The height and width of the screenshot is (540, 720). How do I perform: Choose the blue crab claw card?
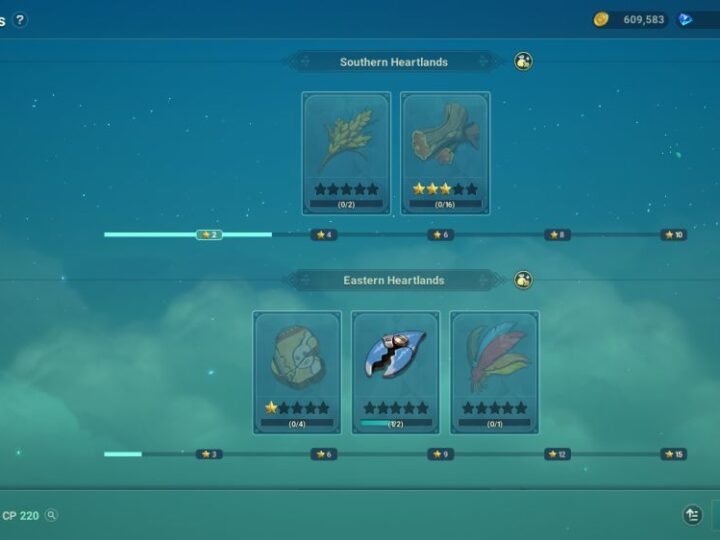pyautogui.click(x=395, y=371)
